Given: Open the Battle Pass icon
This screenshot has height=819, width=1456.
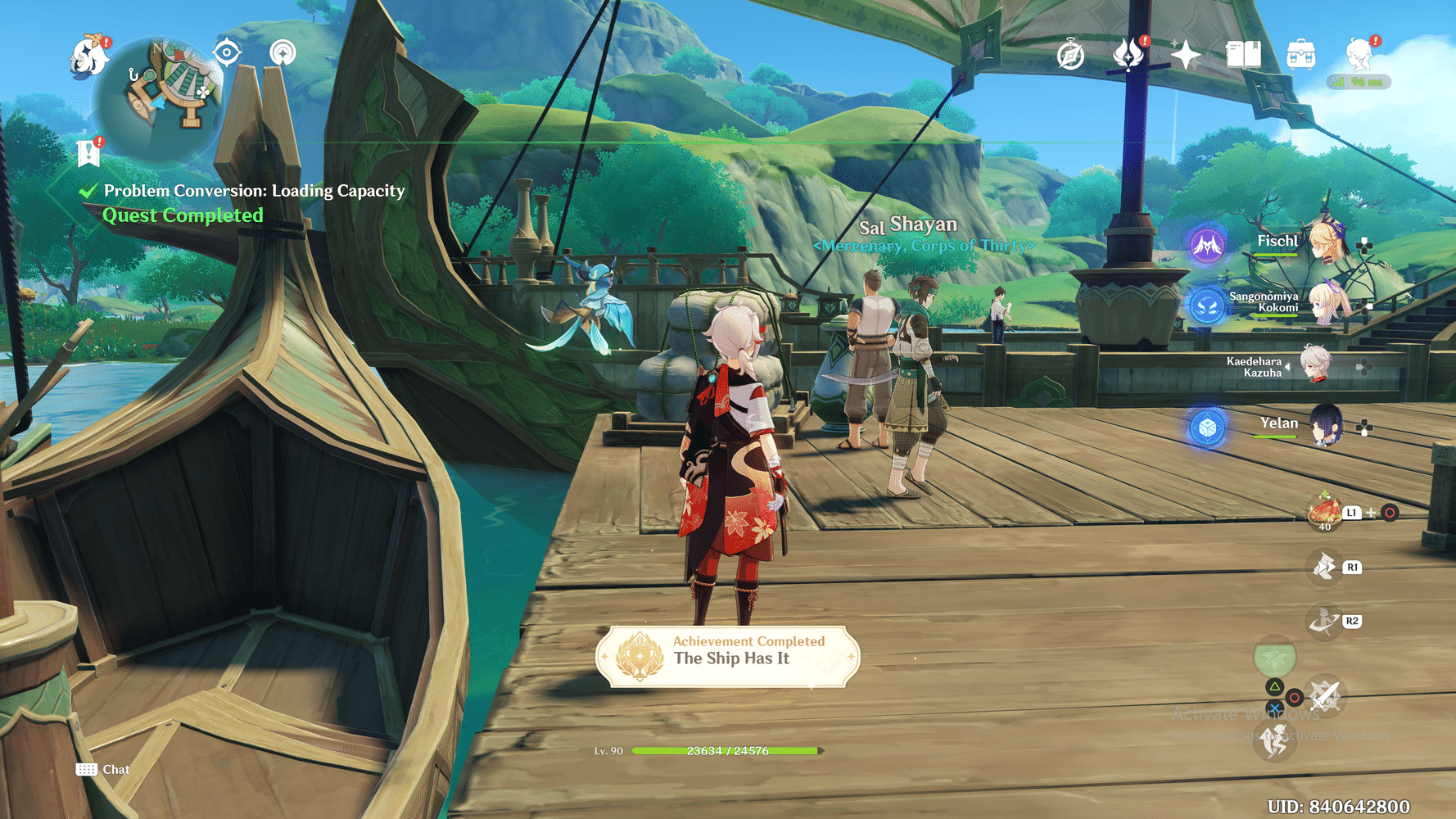Looking at the screenshot, I should [x=1128, y=55].
